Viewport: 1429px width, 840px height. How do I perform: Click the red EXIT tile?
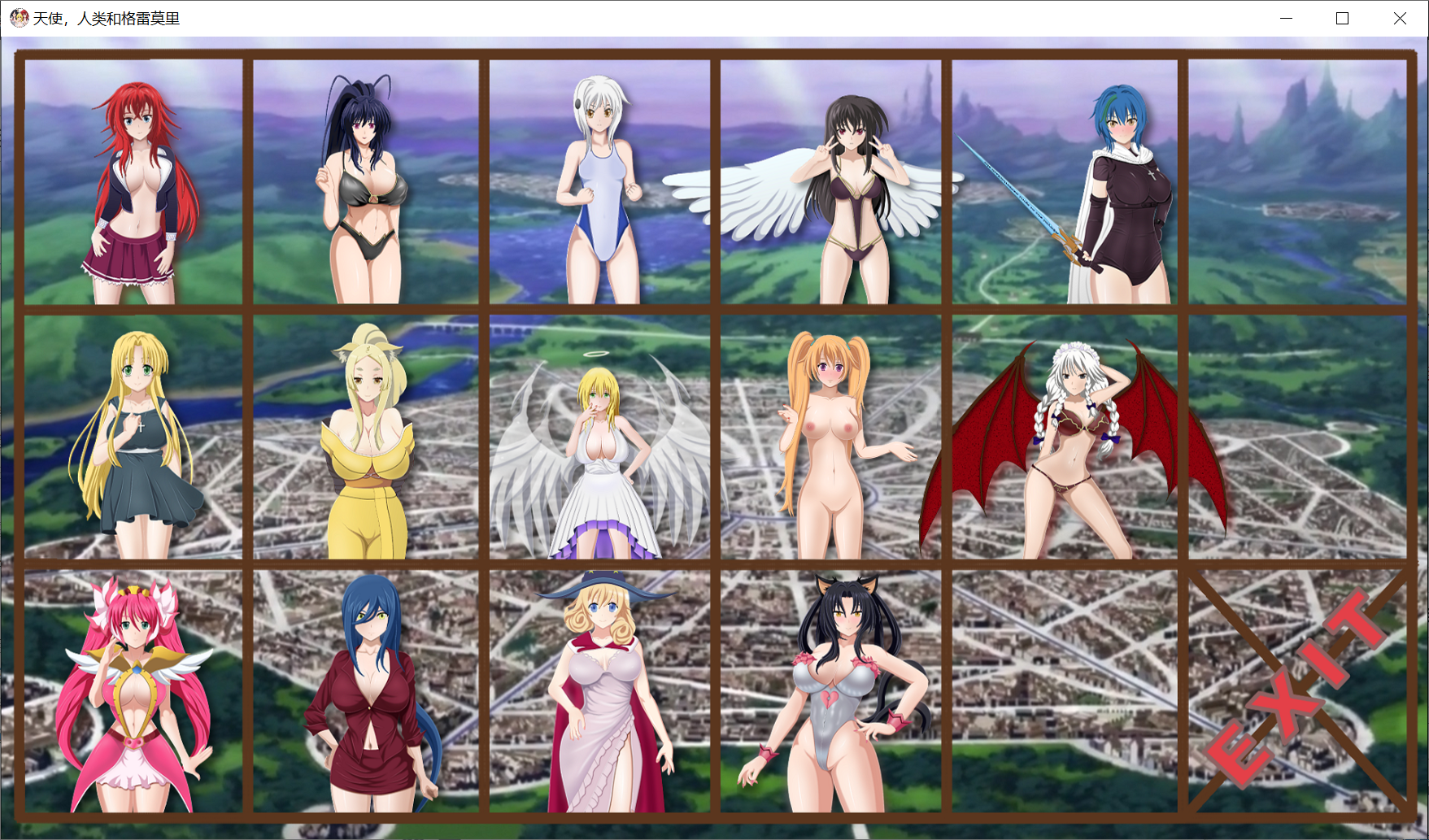(1297, 691)
